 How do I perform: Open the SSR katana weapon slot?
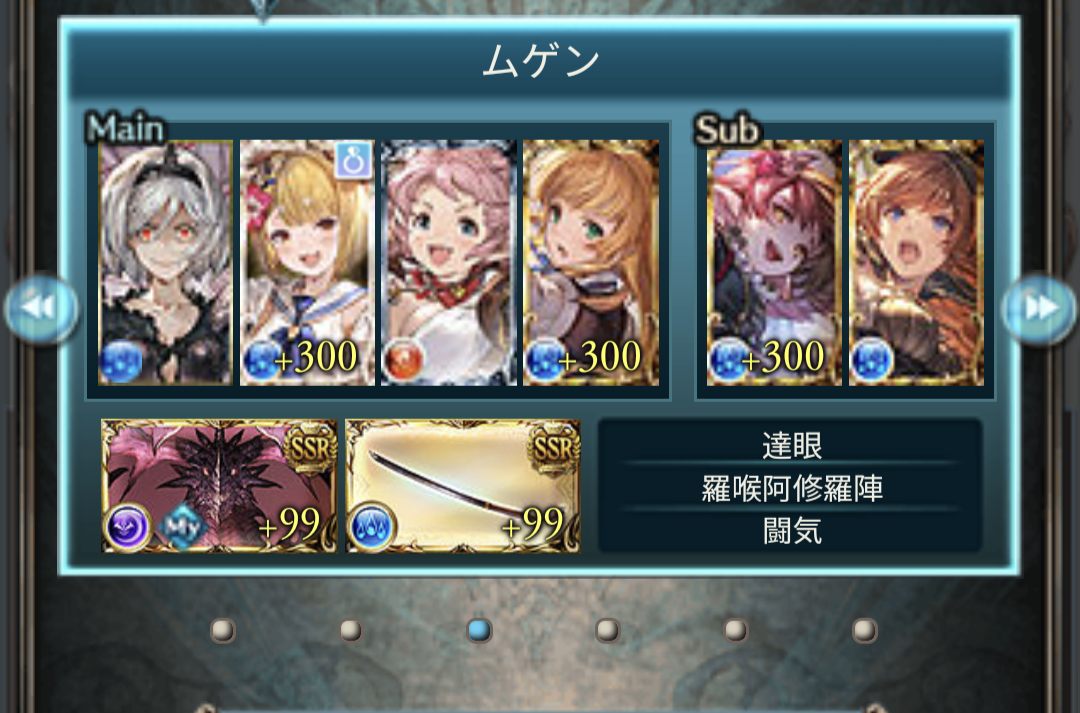pos(463,486)
